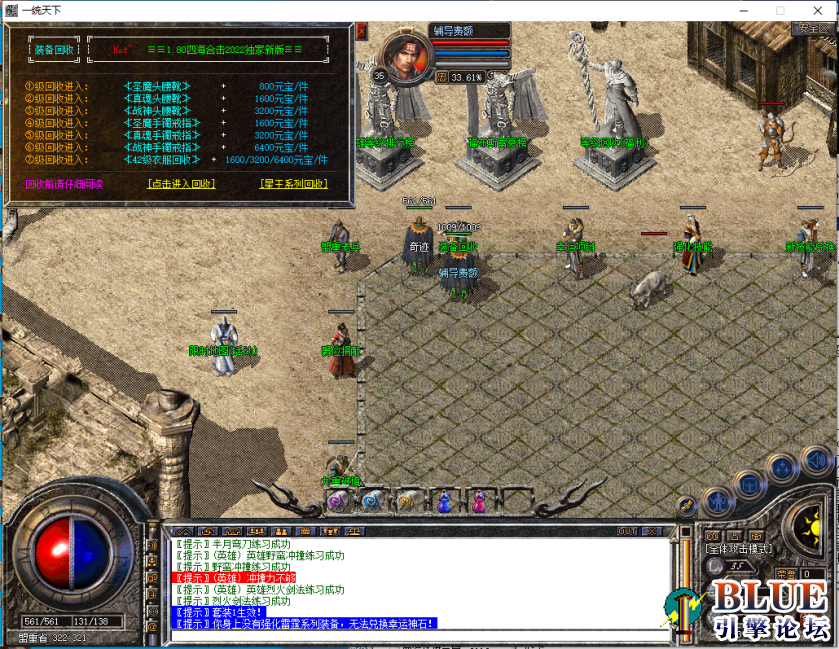The height and width of the screenshot is (649, 839).
Task: Toggle the speaker sound button
Action: click(817, 461)
